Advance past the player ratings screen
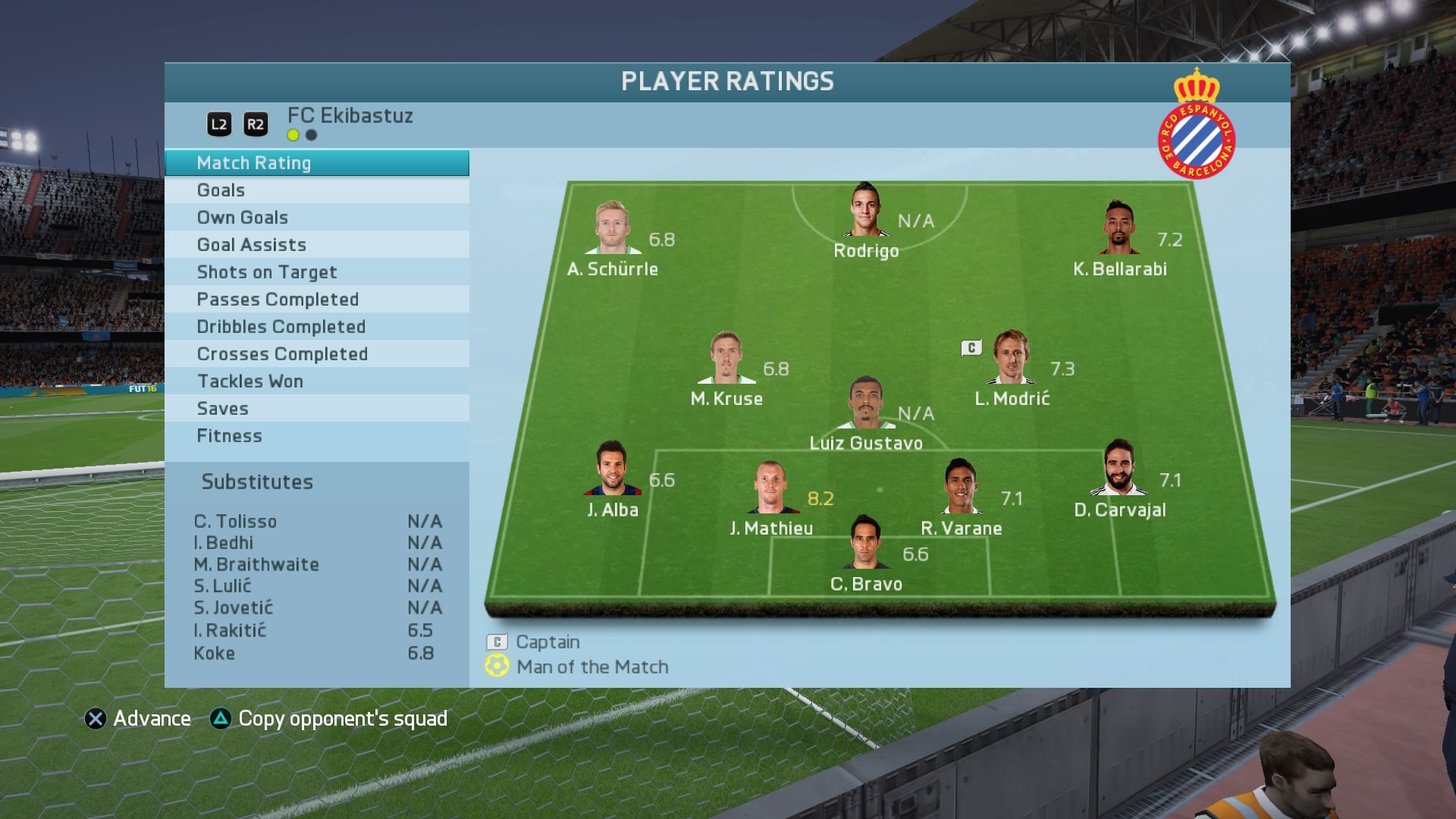 pos(138,719)
